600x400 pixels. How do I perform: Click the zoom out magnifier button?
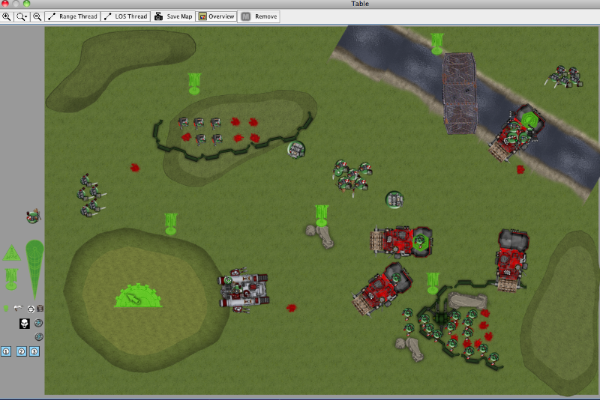[x=37, y=17]
